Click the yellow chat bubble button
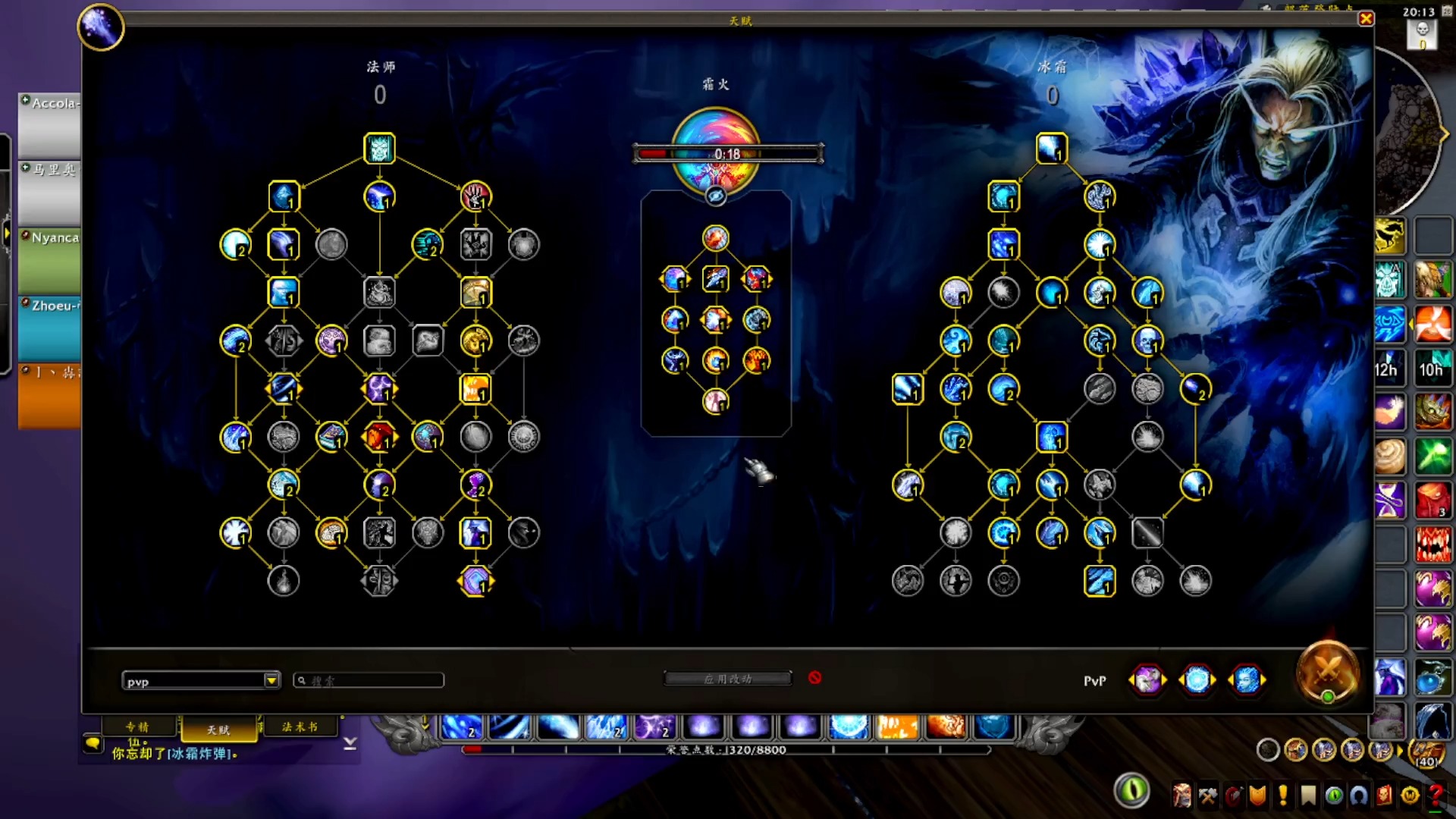 pyautogui.click(x=93, y=744)
